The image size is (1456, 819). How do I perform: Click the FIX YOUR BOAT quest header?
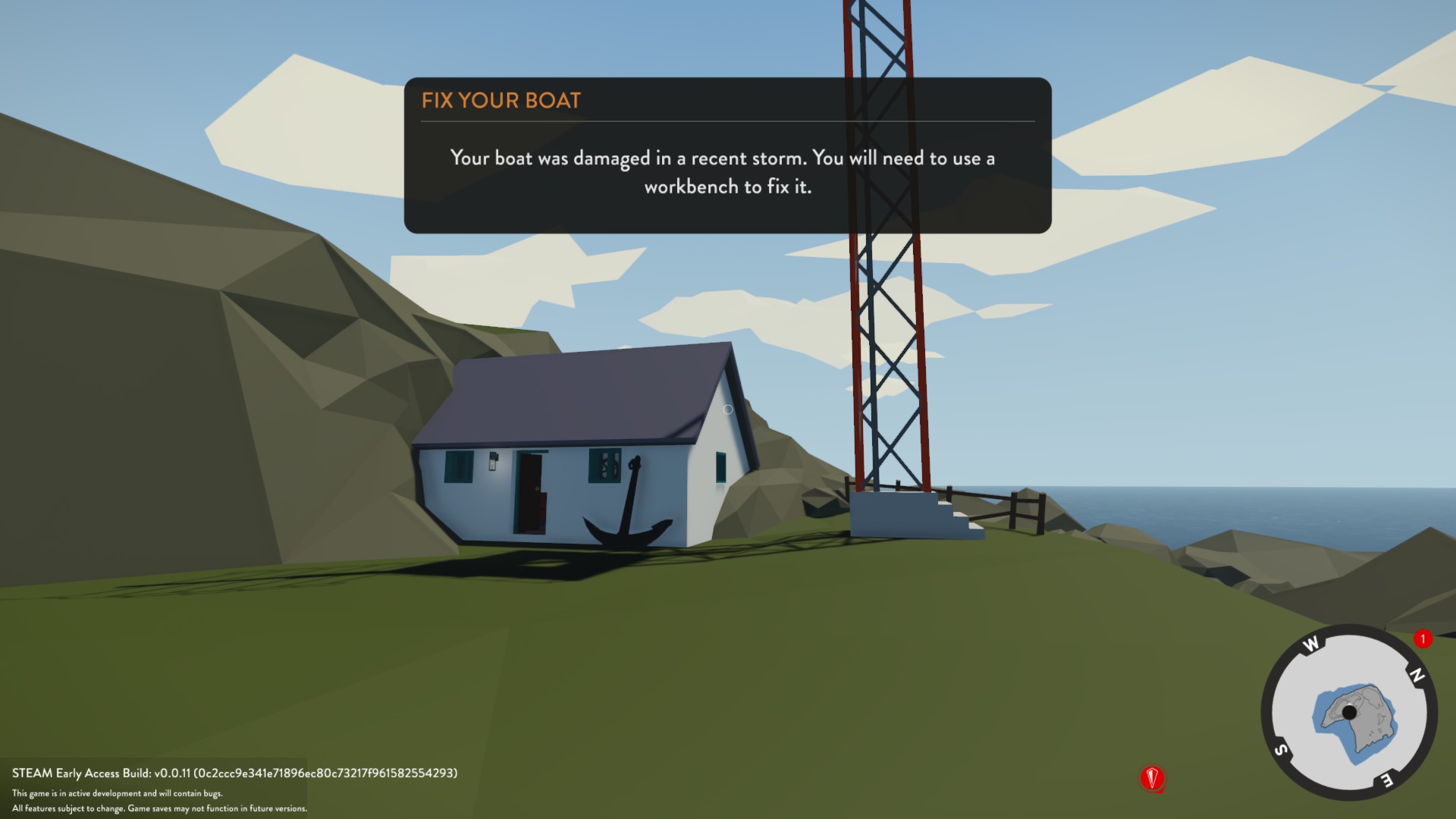click(x=500, y=99)
